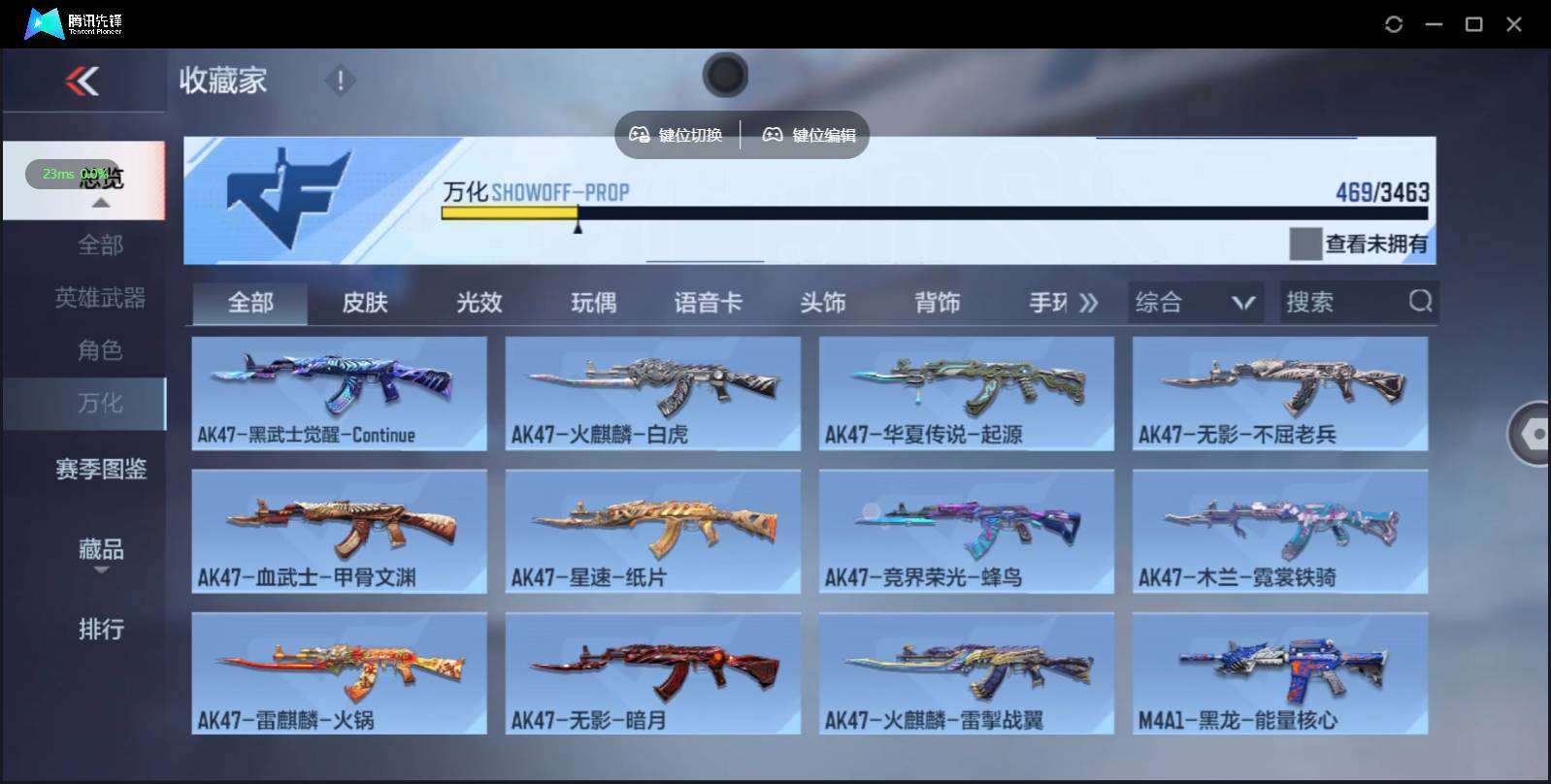Expand hidden categories via the double chevron
The width and height of the screenshot is (1551, 784).
click(x=1089, y=302)
